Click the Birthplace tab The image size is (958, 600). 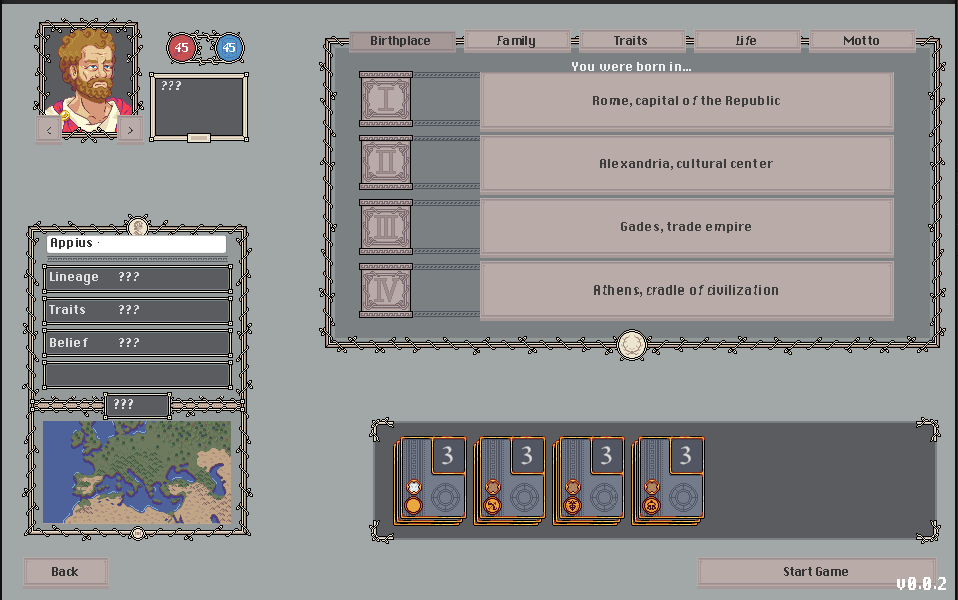pos(401,41)
